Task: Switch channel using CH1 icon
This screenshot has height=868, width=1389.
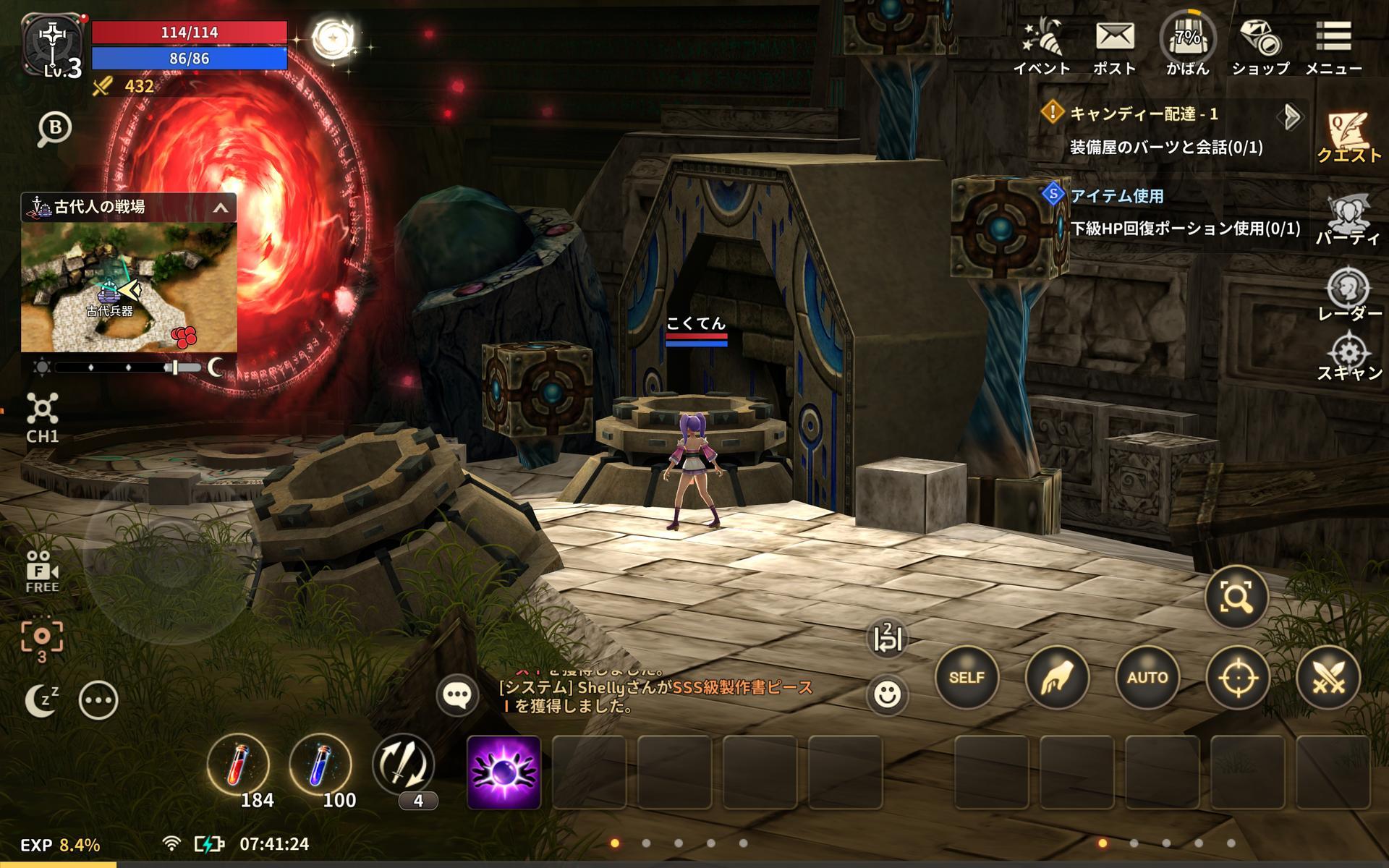Action: point(42,417)
